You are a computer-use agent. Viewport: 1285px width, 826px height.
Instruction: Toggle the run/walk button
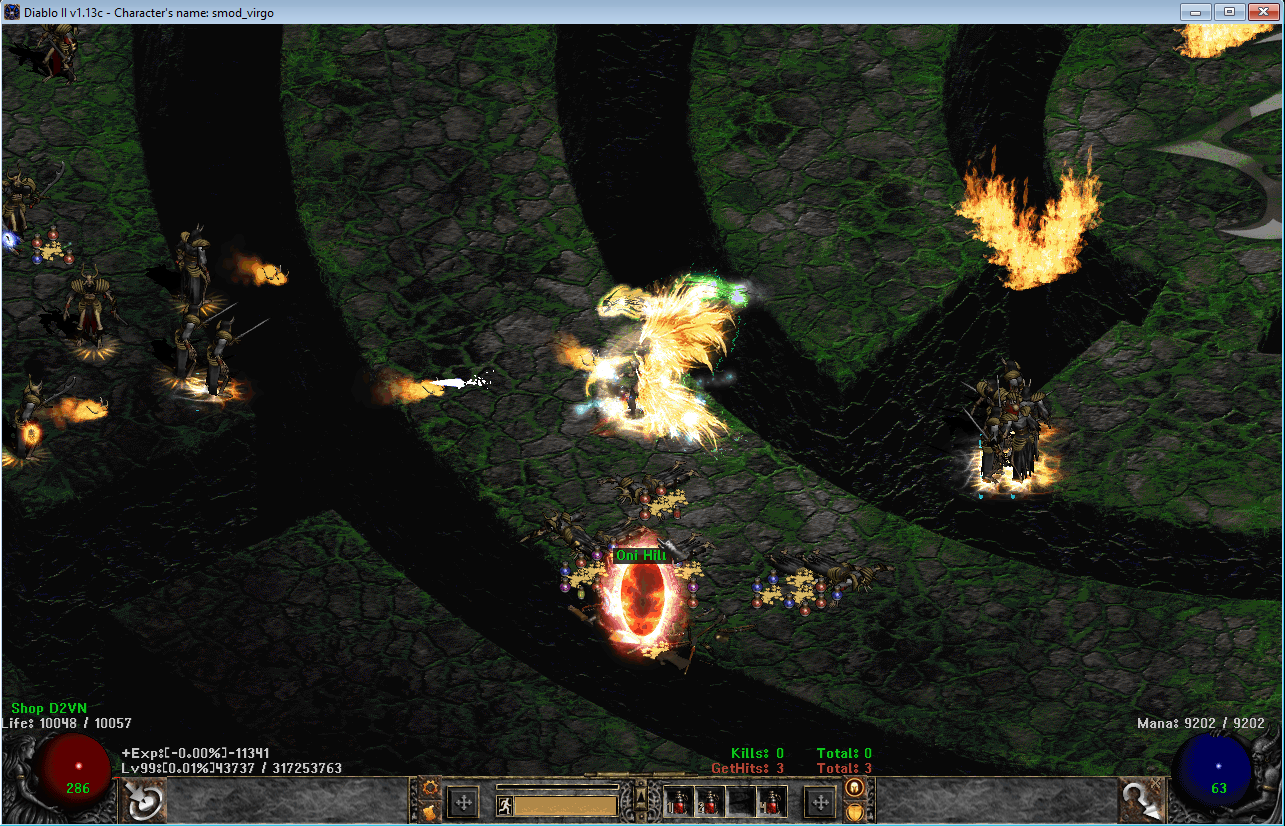point(504,805)
